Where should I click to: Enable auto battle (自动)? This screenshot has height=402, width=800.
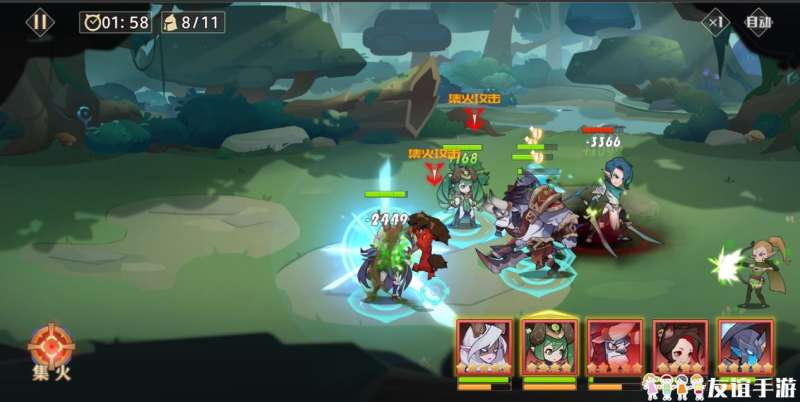[x=759, y=21]
